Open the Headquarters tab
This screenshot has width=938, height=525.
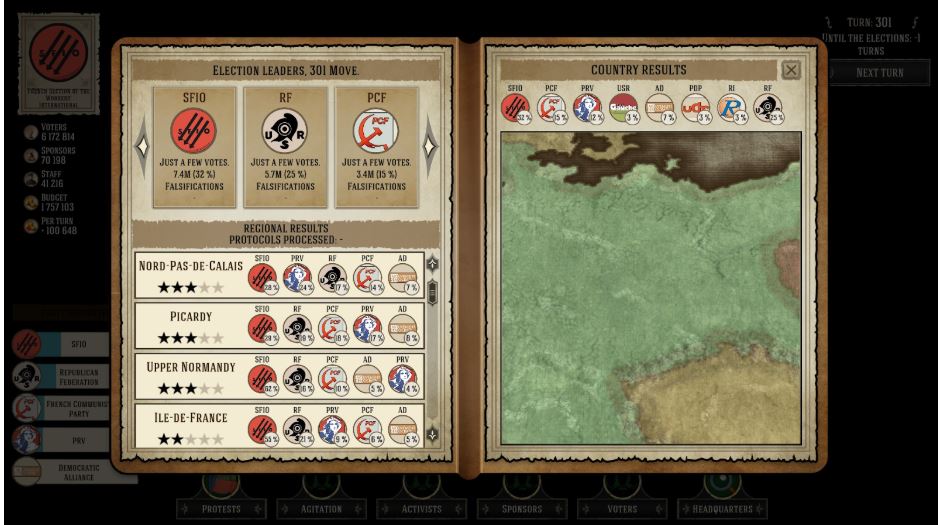click(722, 509)
